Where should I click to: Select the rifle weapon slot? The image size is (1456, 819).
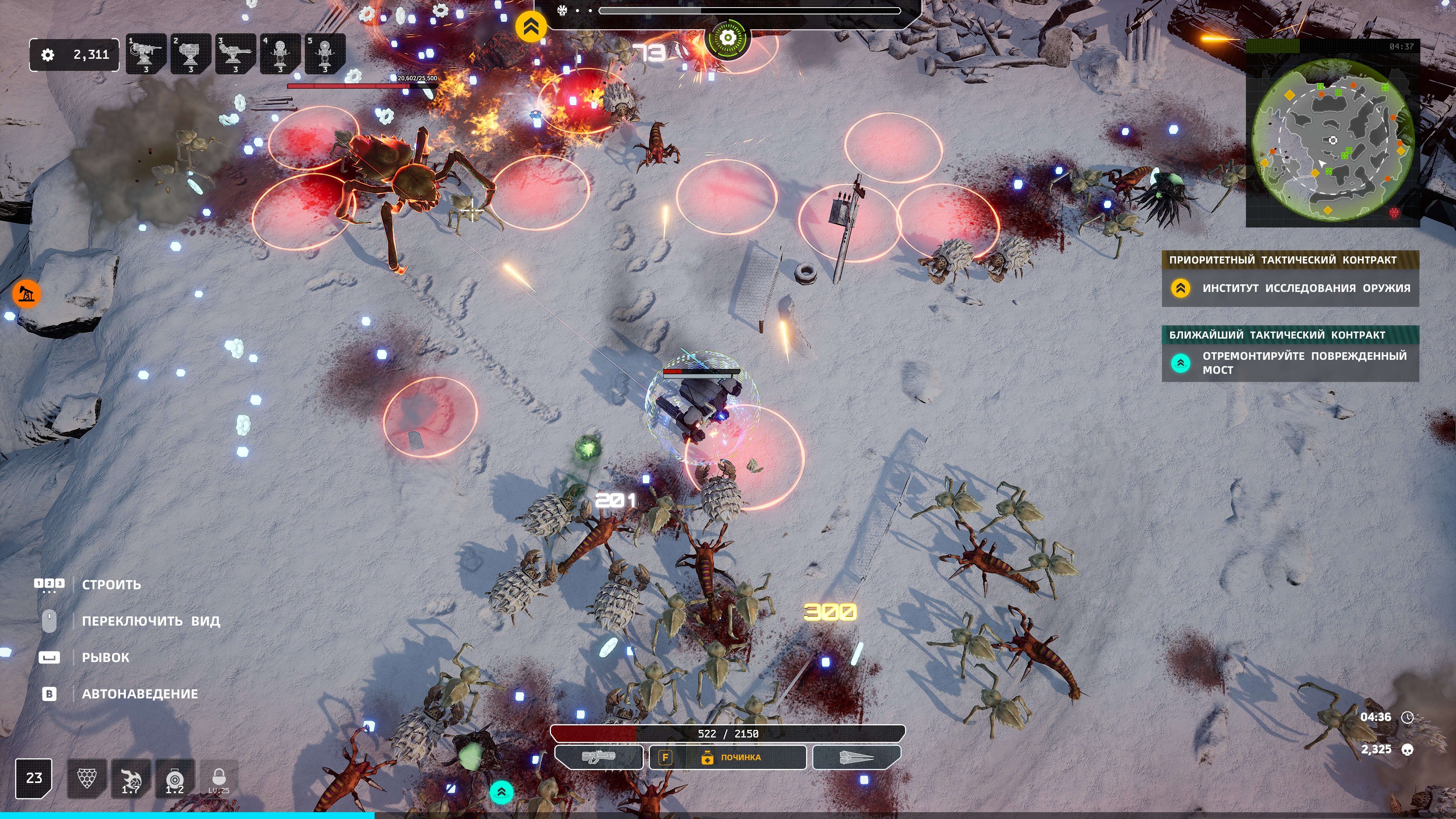[599, 758]
